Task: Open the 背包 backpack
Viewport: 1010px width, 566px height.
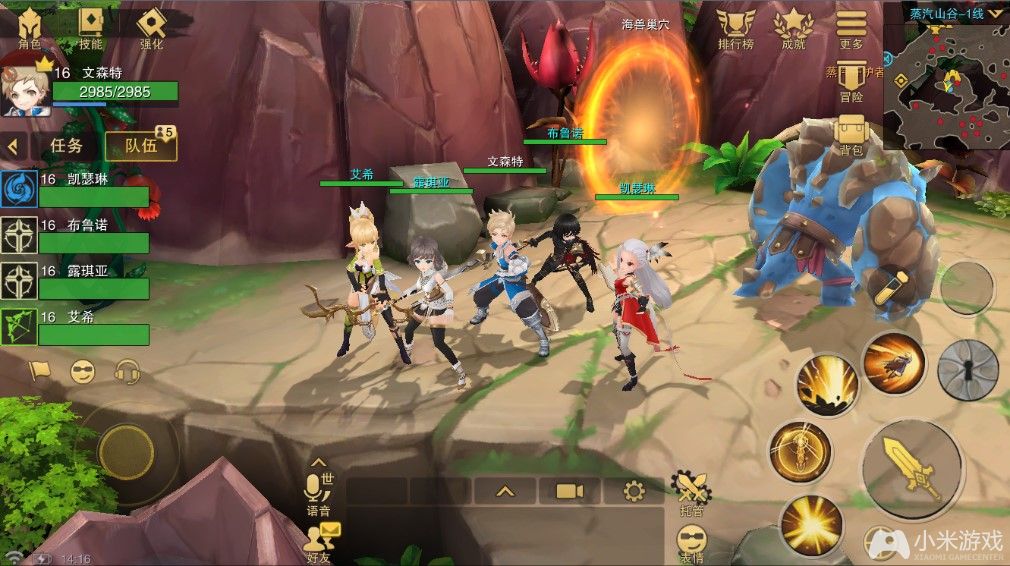Action: 851,133
